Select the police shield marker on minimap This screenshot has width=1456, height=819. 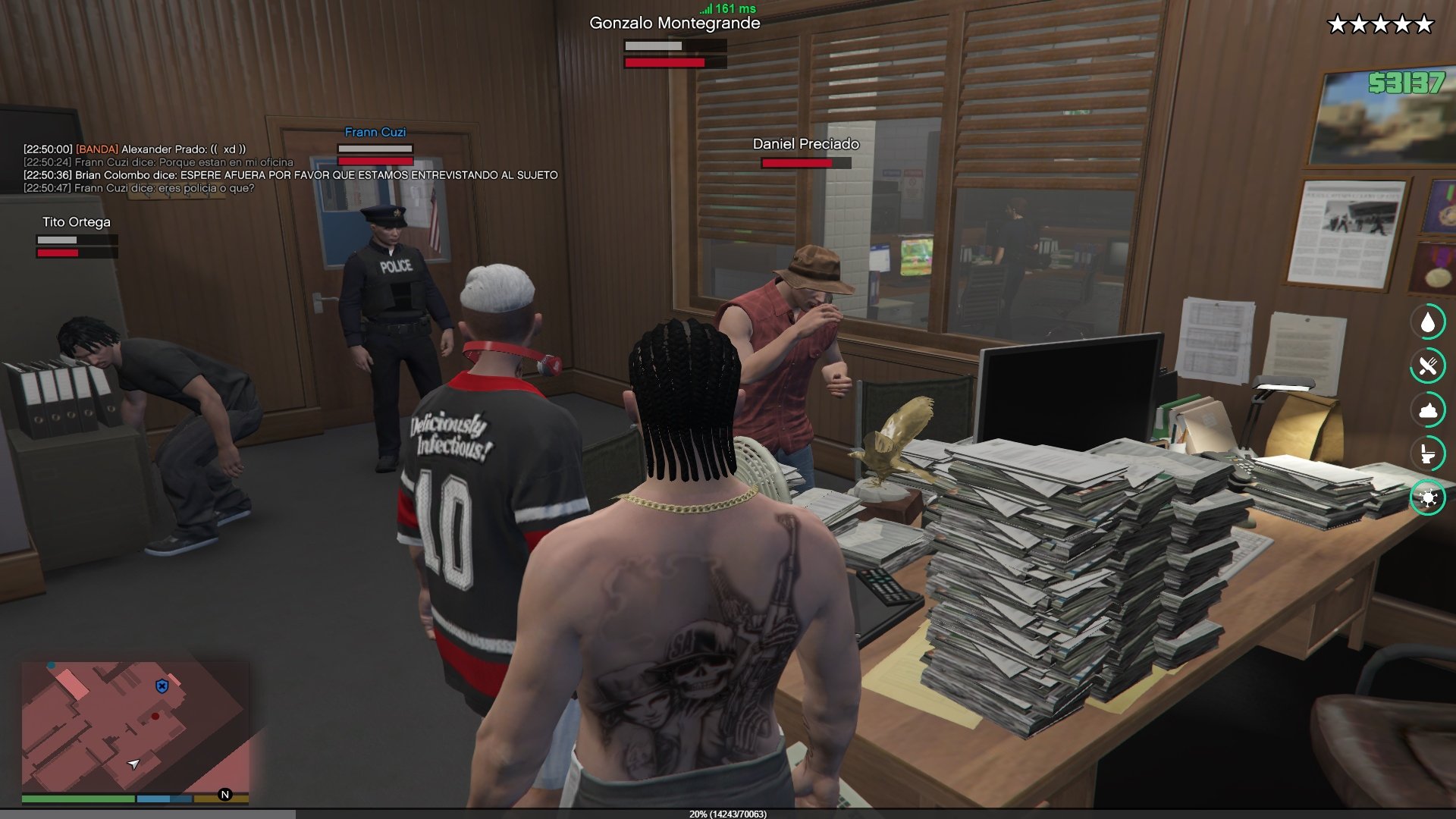[162, 686]
